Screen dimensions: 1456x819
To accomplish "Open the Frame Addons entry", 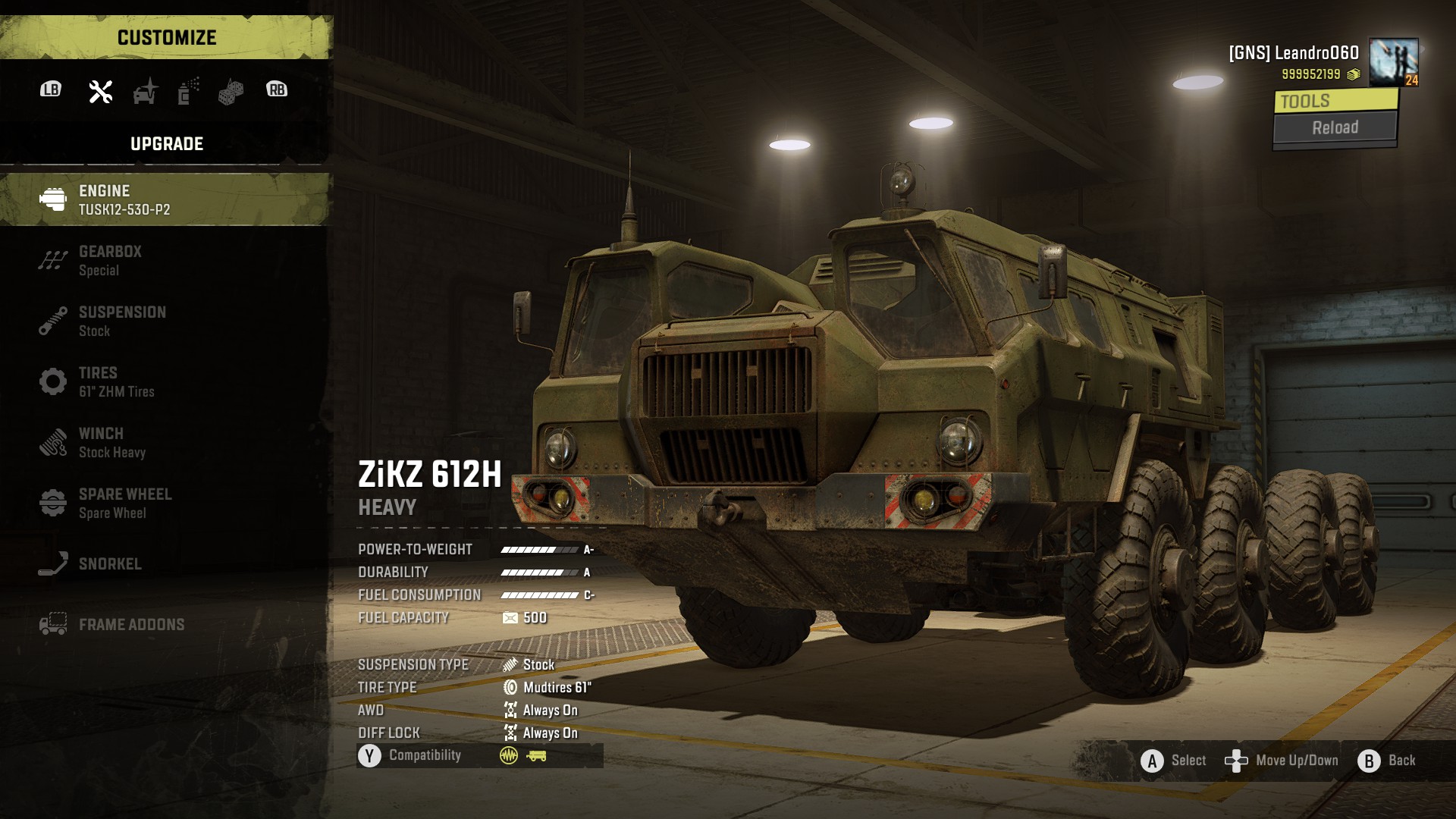I will click(165, 624).
